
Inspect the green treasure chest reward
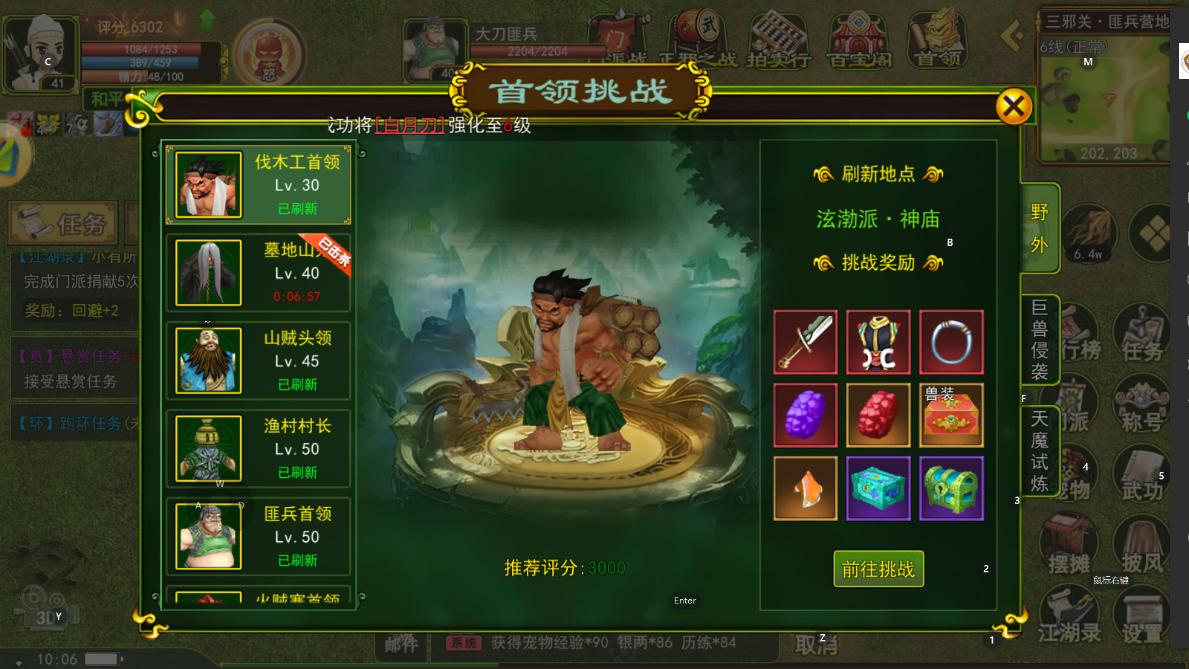[951, 488]
